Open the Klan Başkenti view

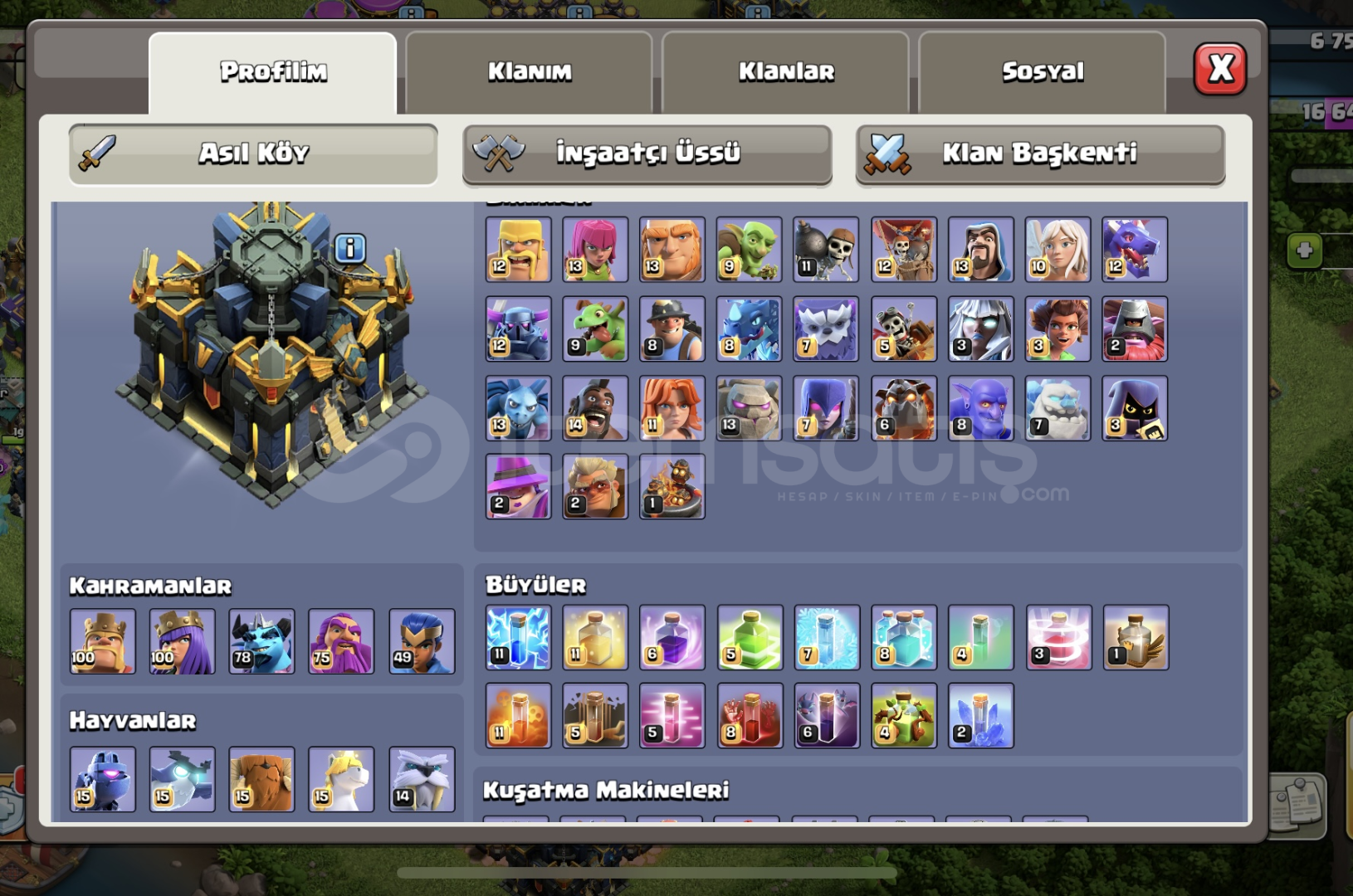tap(1038, 153)
